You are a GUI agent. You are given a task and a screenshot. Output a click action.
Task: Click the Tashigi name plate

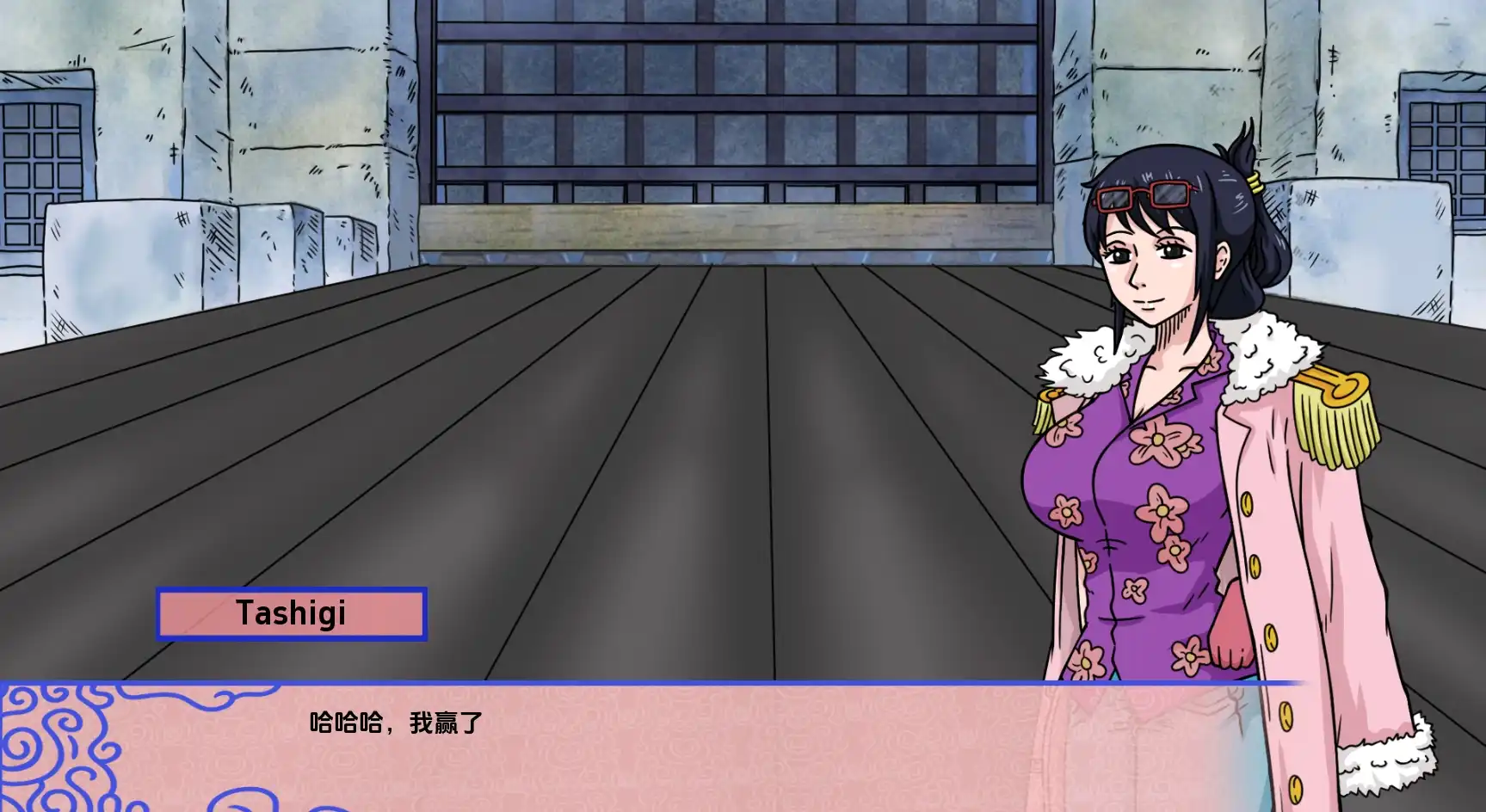[290, 612]
